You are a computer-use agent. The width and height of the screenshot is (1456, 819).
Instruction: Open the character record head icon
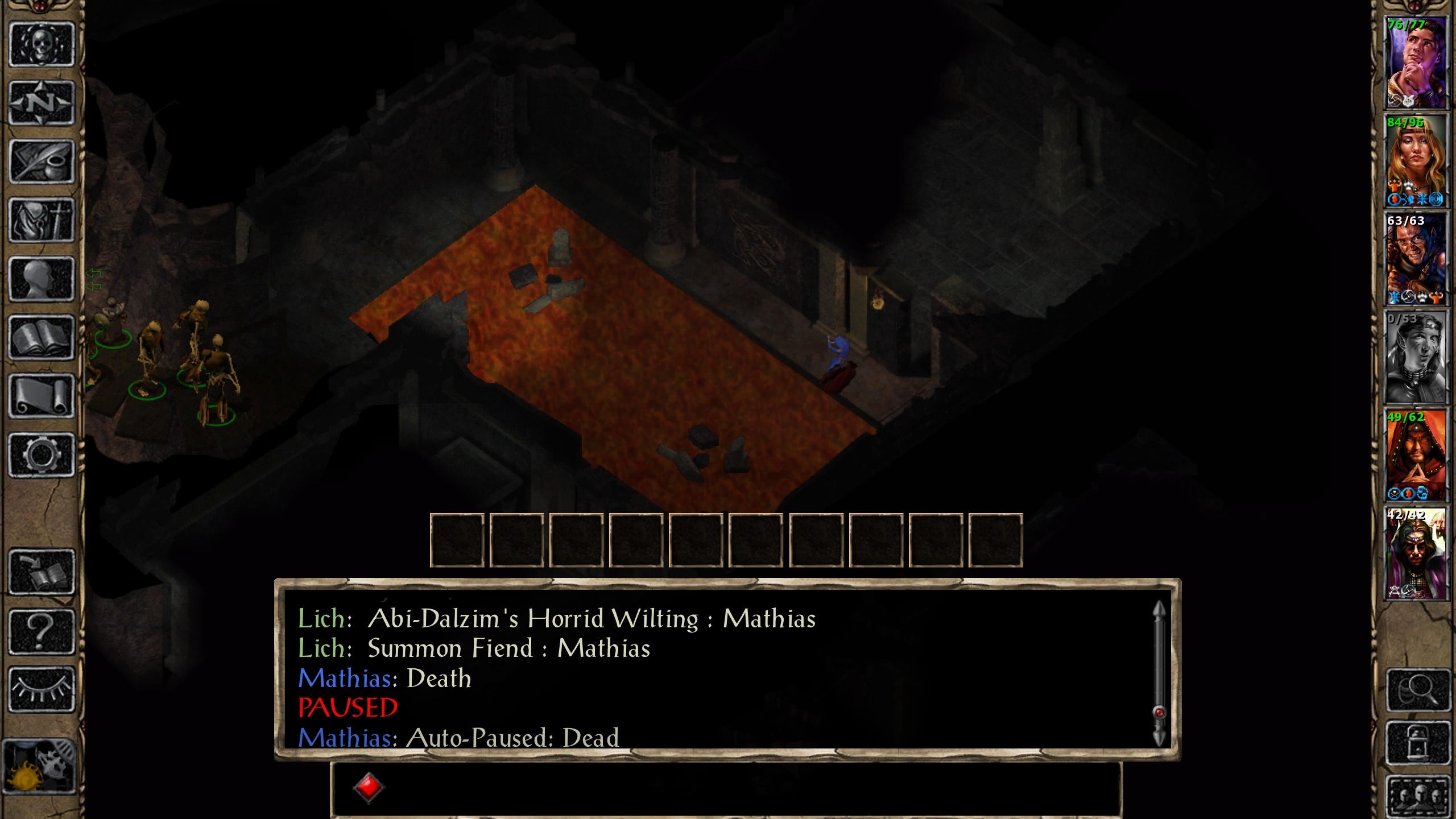point(42,279)
